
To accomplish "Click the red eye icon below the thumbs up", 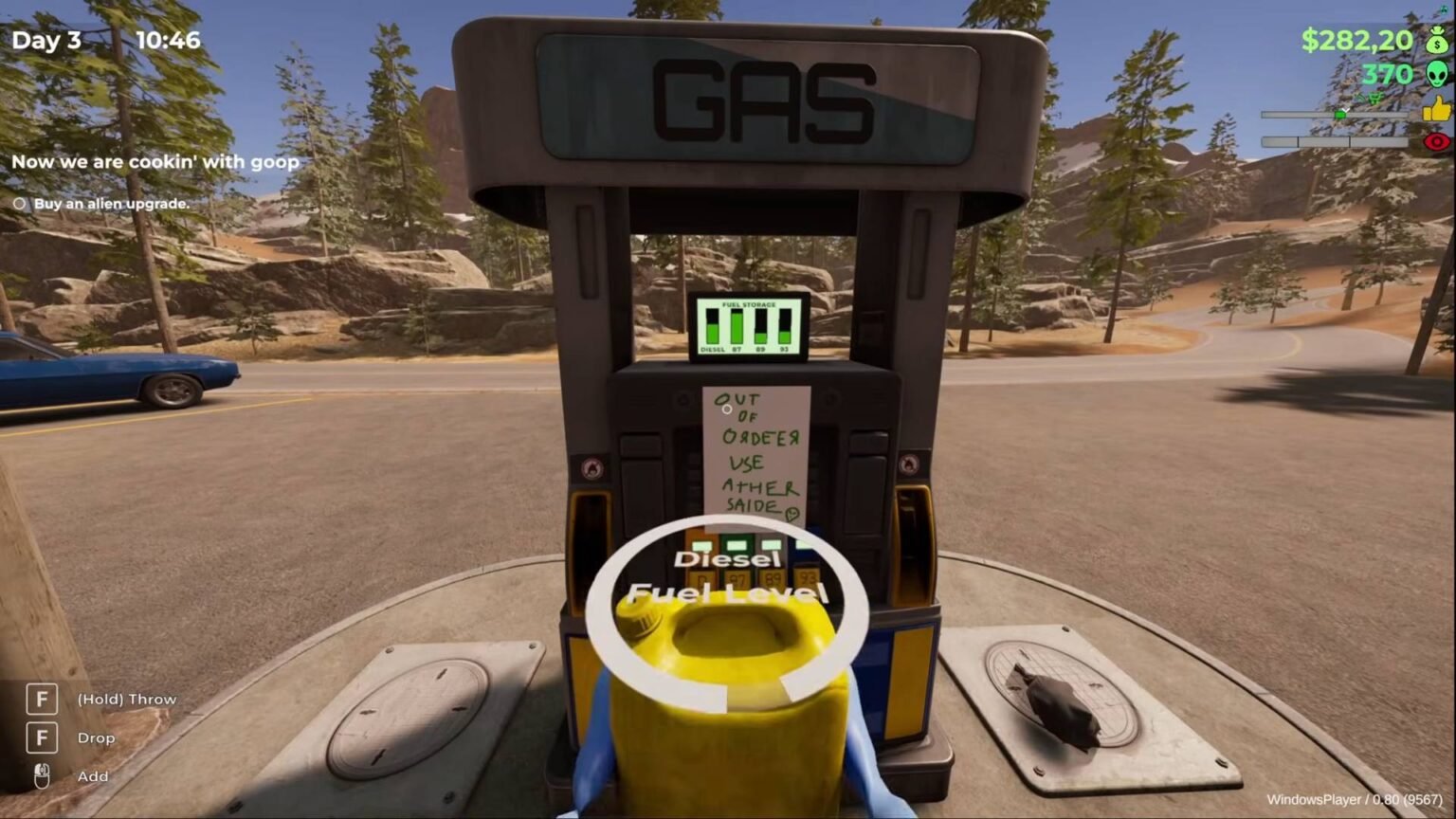I will (1437, 142).
